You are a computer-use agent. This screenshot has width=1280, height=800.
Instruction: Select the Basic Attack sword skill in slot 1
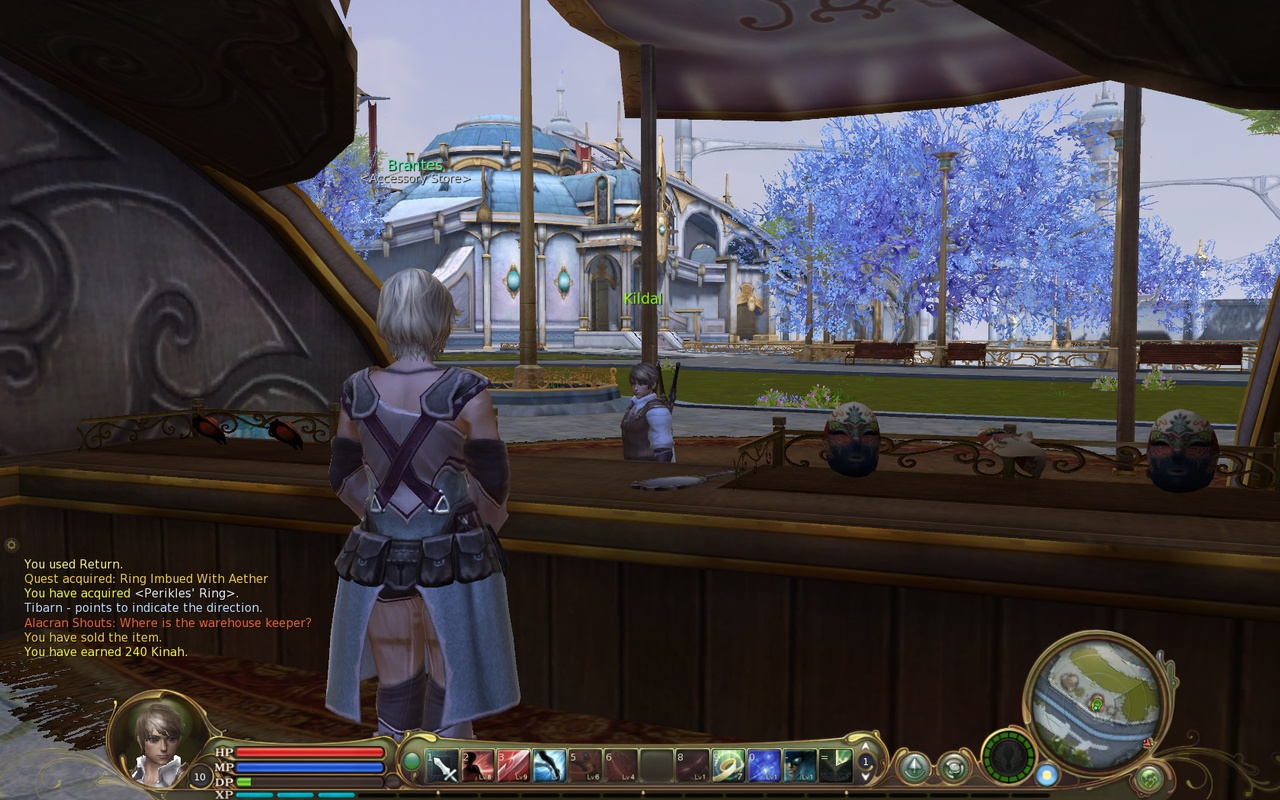(443, 767)
